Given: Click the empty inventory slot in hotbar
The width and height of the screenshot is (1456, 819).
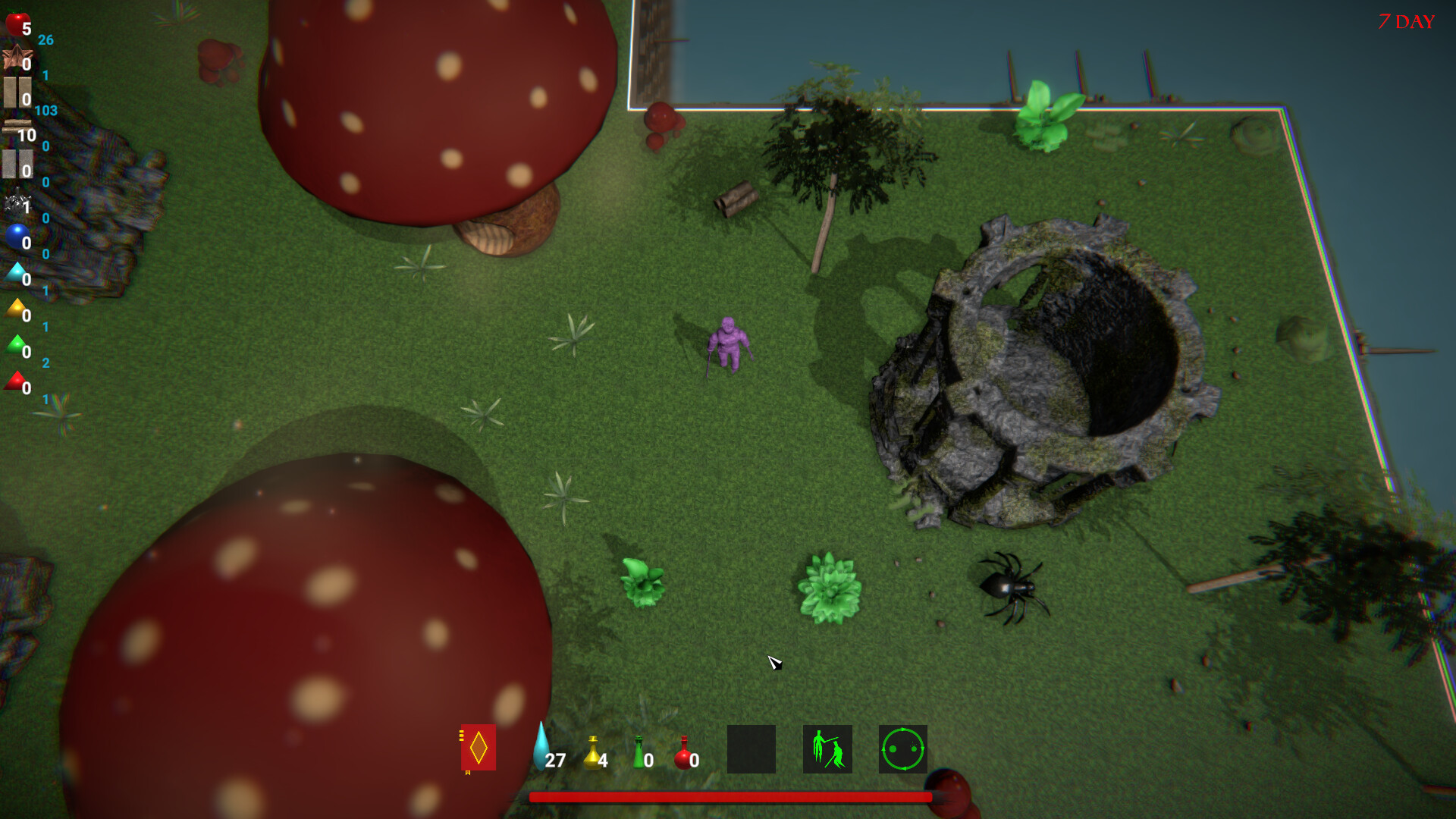Looking at the screenshot, I should coord(752,749).
